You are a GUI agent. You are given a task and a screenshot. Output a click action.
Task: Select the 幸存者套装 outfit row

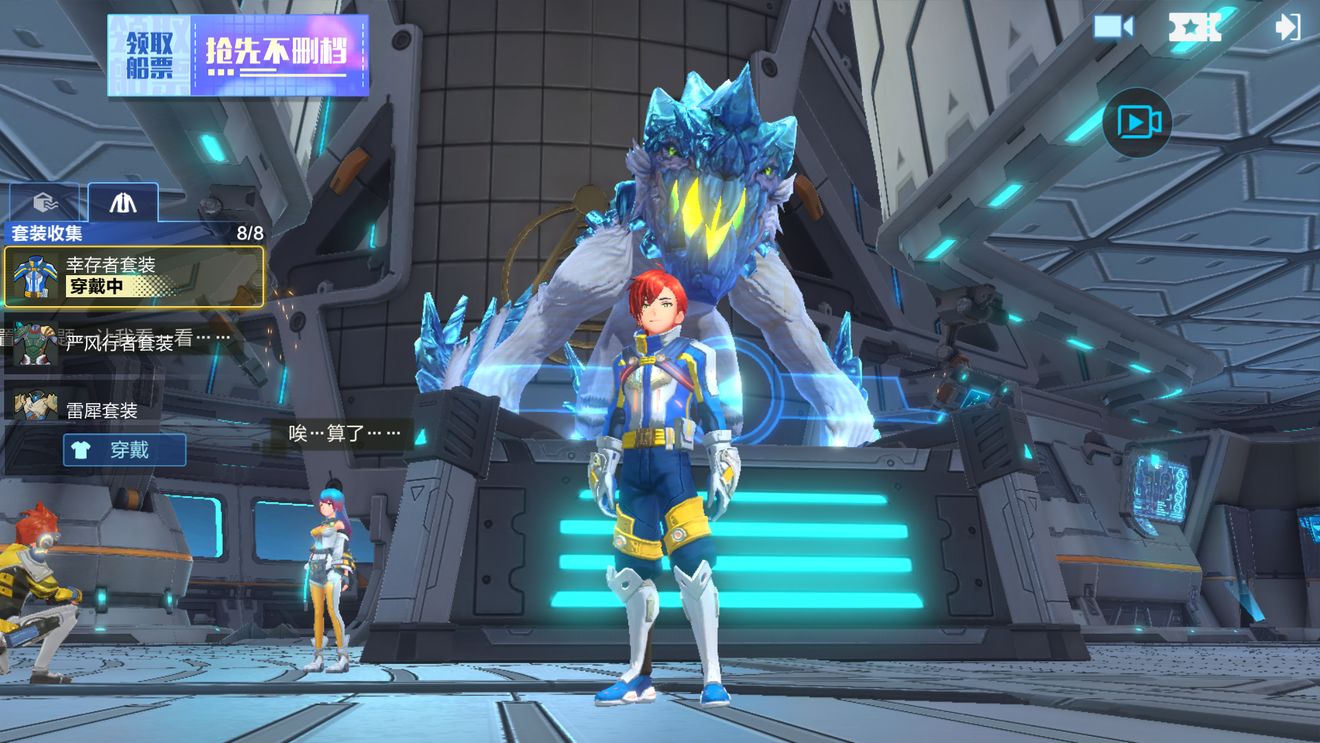pos(134,276)
